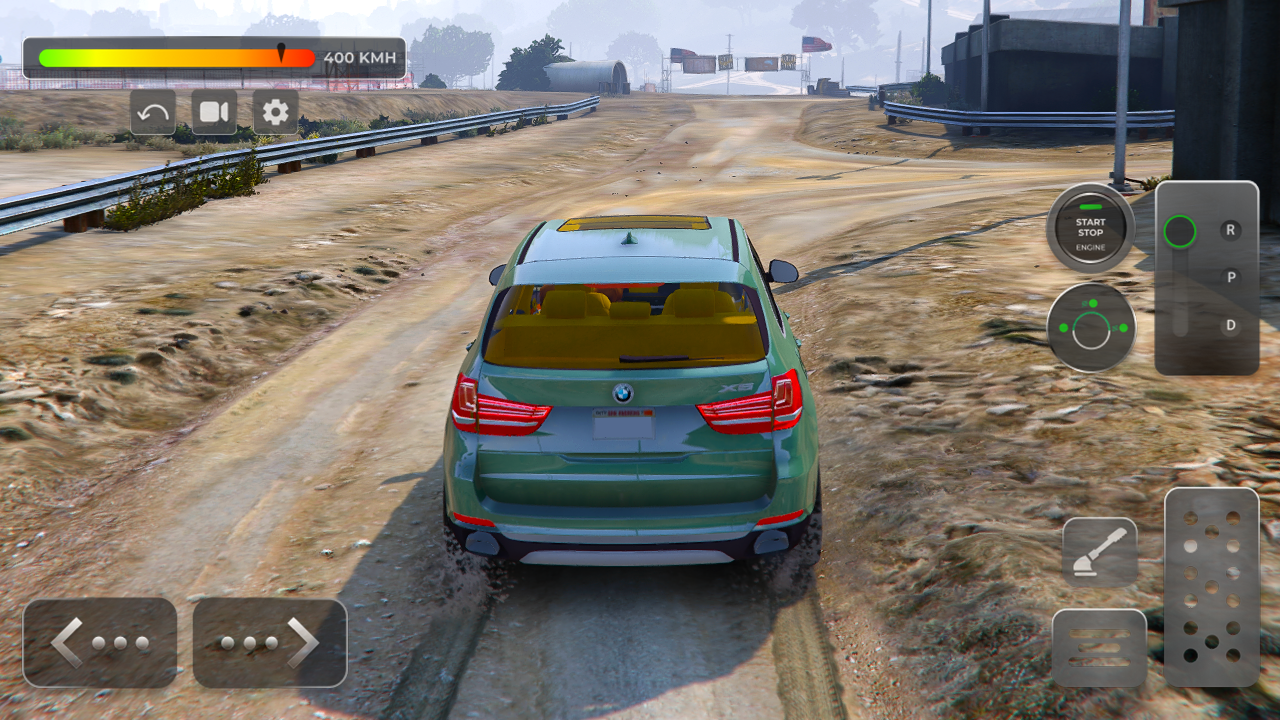Viewport: 1280px width, 720px height.
Task: Shift the gear selector to D
Action: click(x=1230, y=325)
